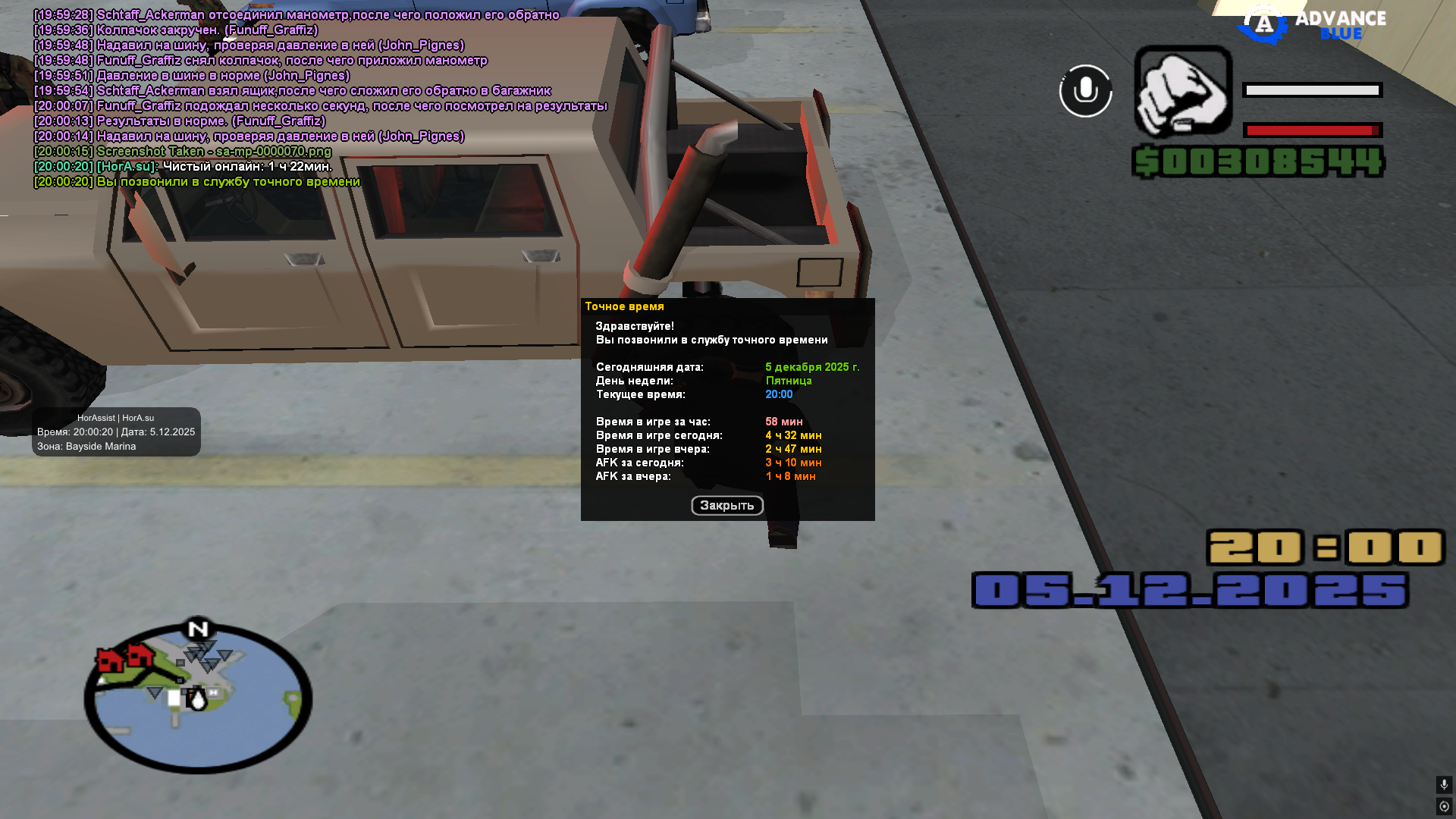The image size is (1456, 819).
Task: Toggle the voice chat microphone icon
Action: (1085, 91)
